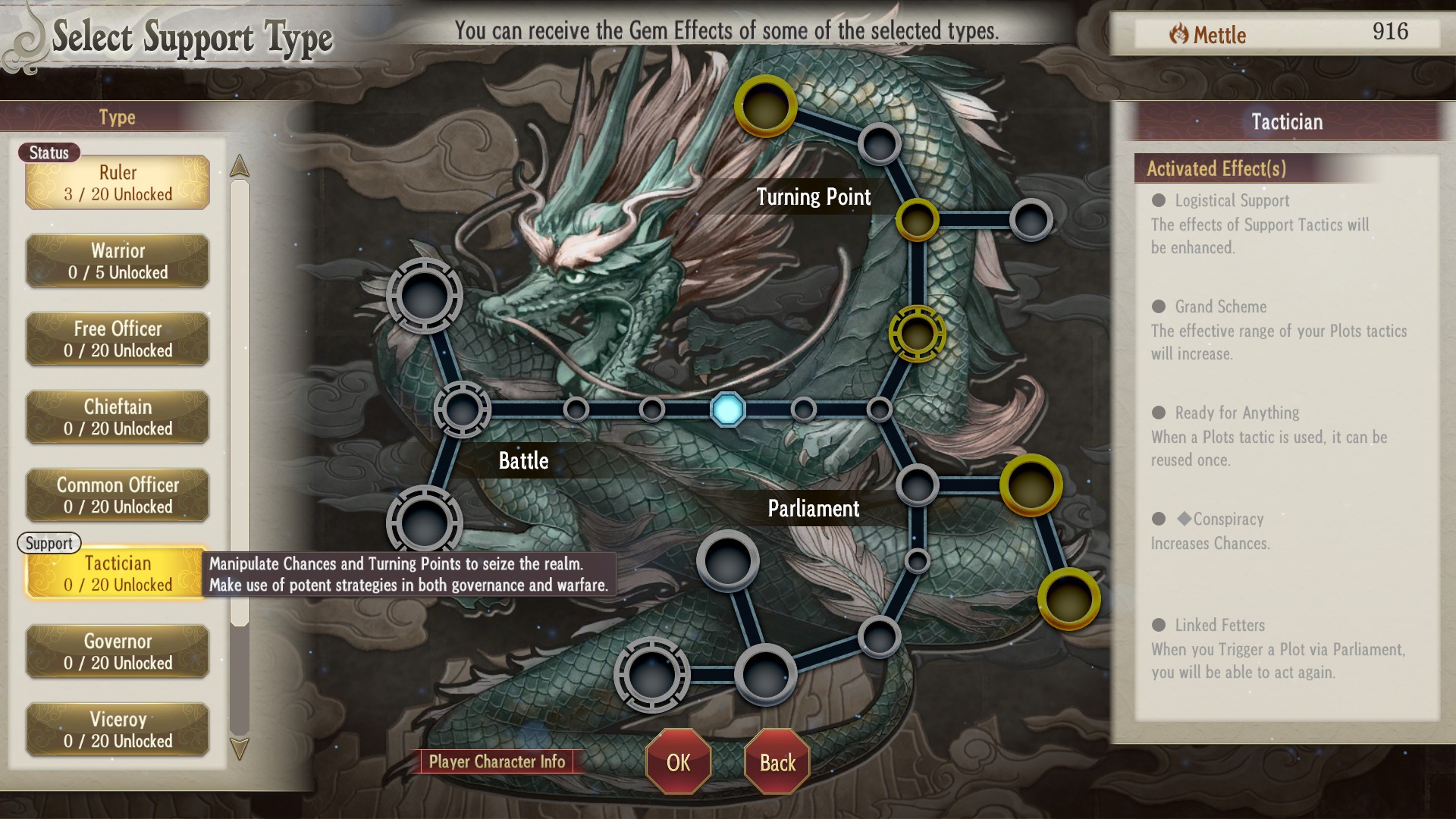
Task: Choose the Viceroy type
Action: [x=118, y=730]
